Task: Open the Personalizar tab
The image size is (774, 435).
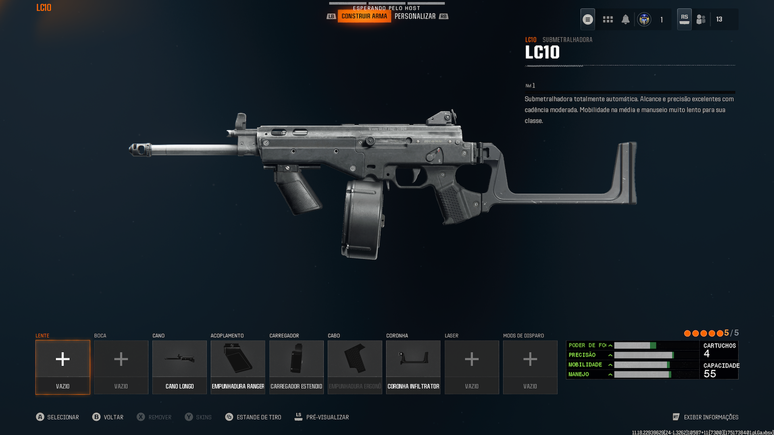Action: [x=415, y=16]
